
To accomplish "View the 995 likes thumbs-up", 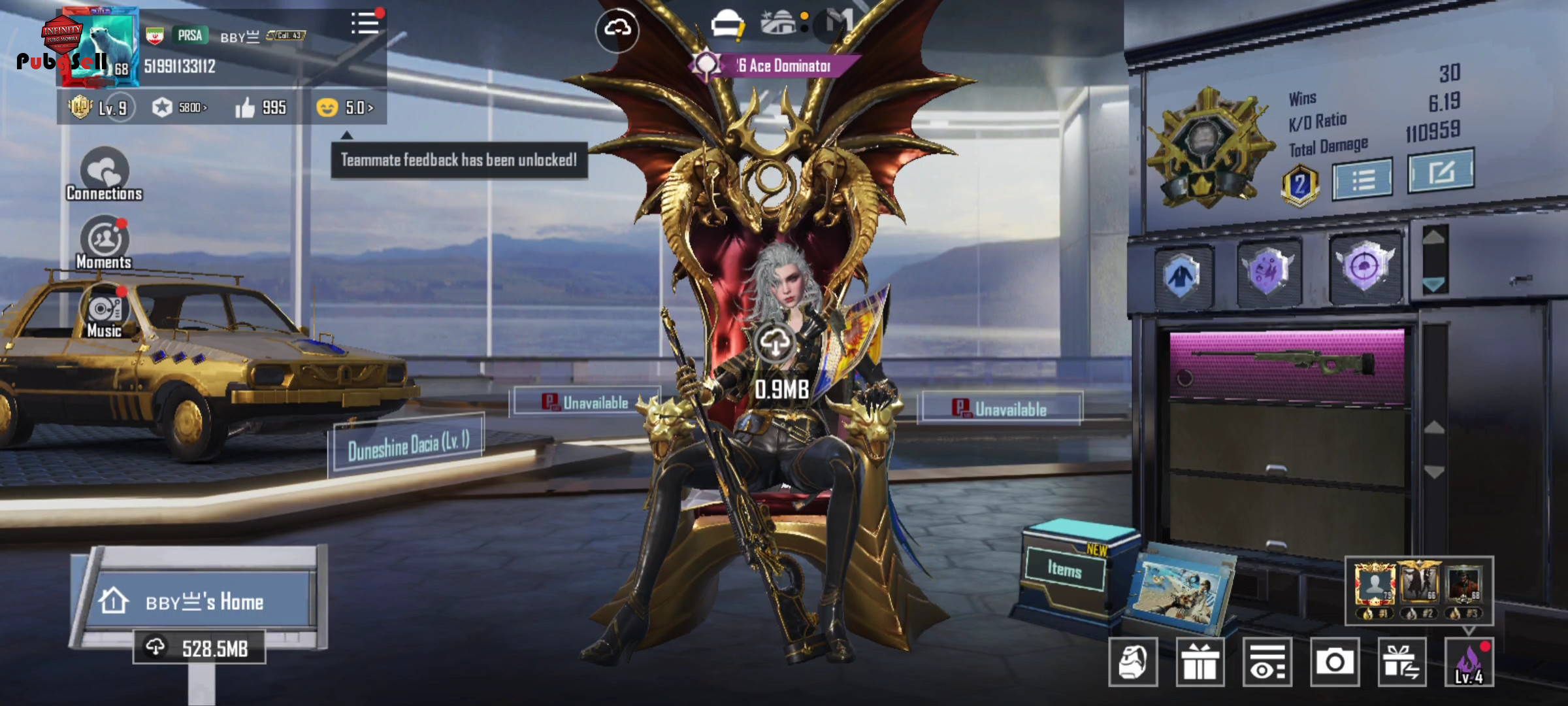I will tap(261, 108).
